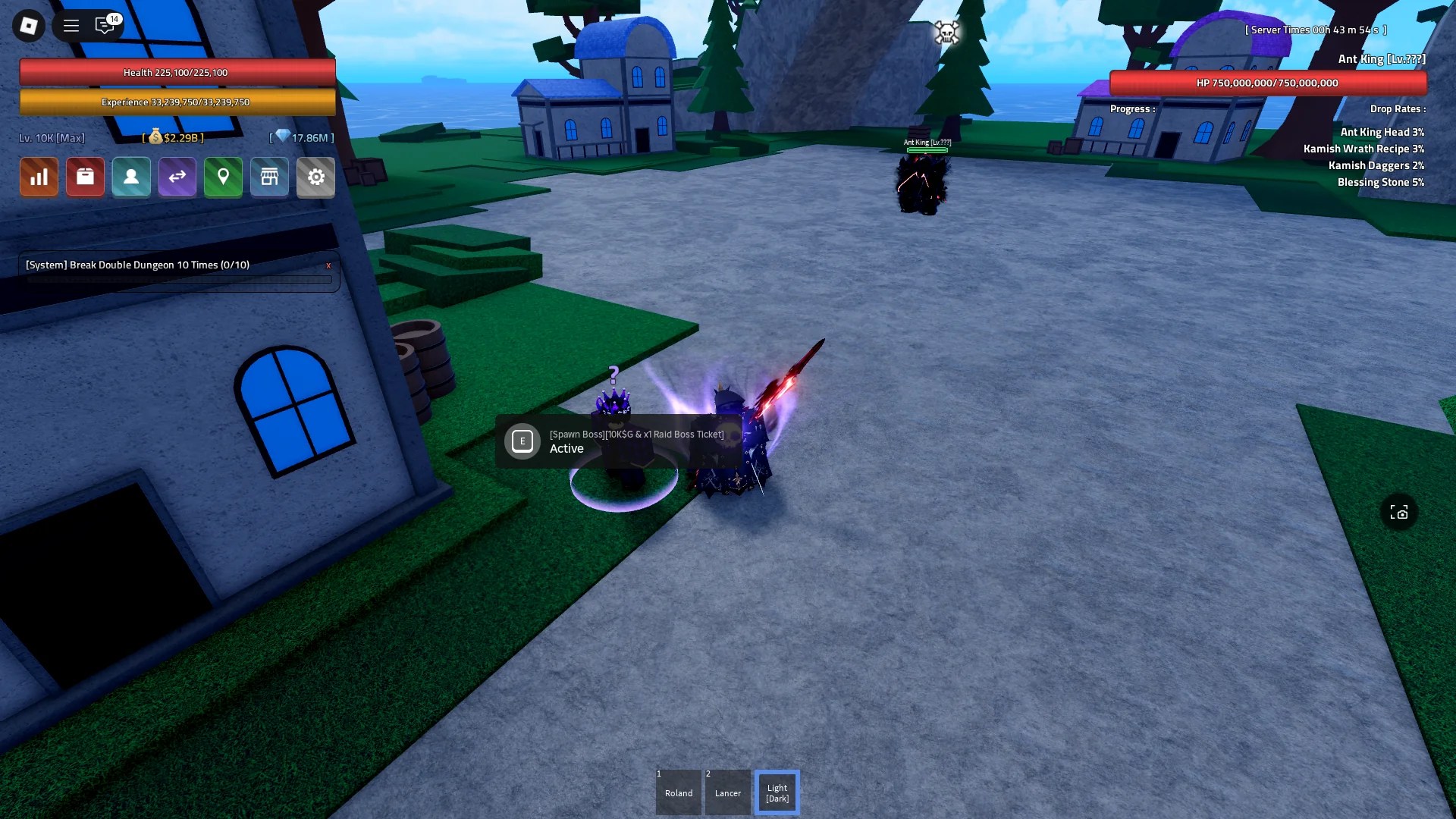Equip Lancer in hotbar slot 2
The width and height of the screenshot is (1456, 819).
tap(727, 792)
